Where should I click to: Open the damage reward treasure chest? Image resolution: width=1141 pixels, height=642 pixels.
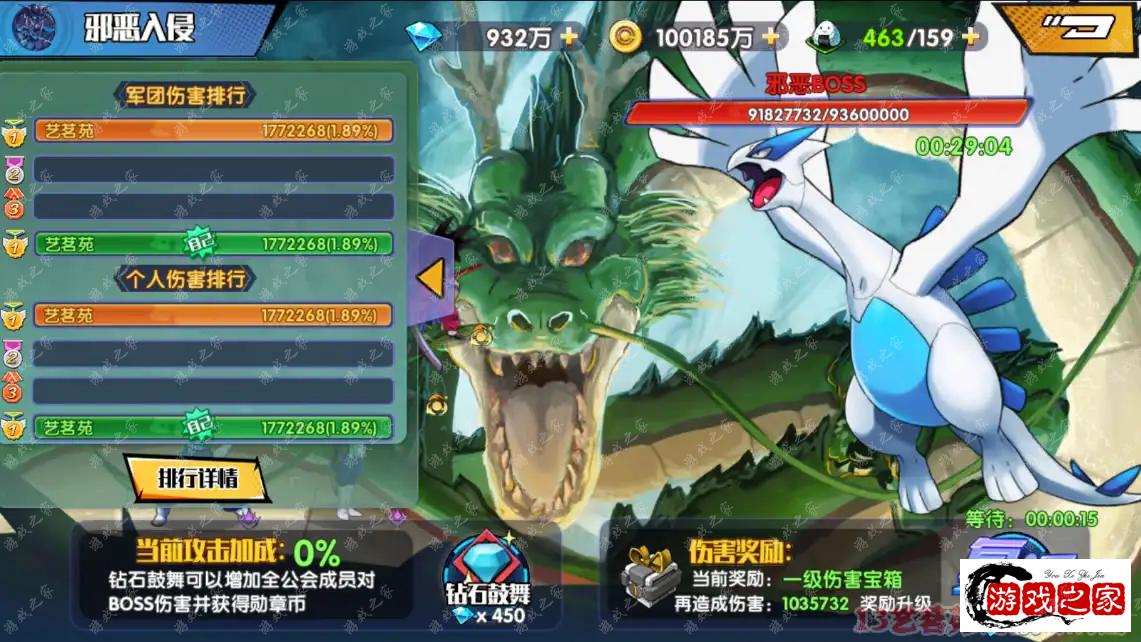coord(649,577)
